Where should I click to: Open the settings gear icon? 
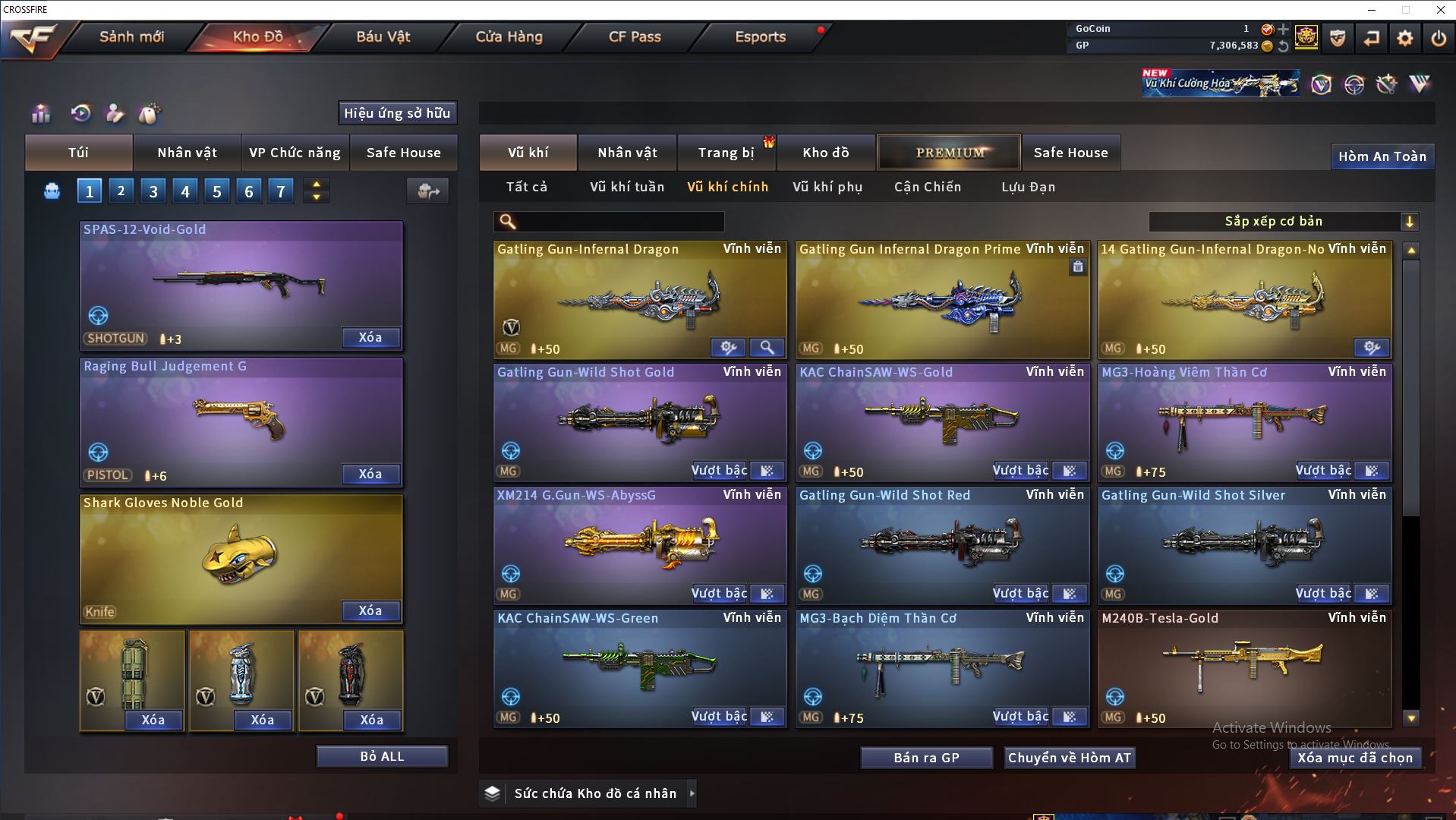(x=1404, y=38)
